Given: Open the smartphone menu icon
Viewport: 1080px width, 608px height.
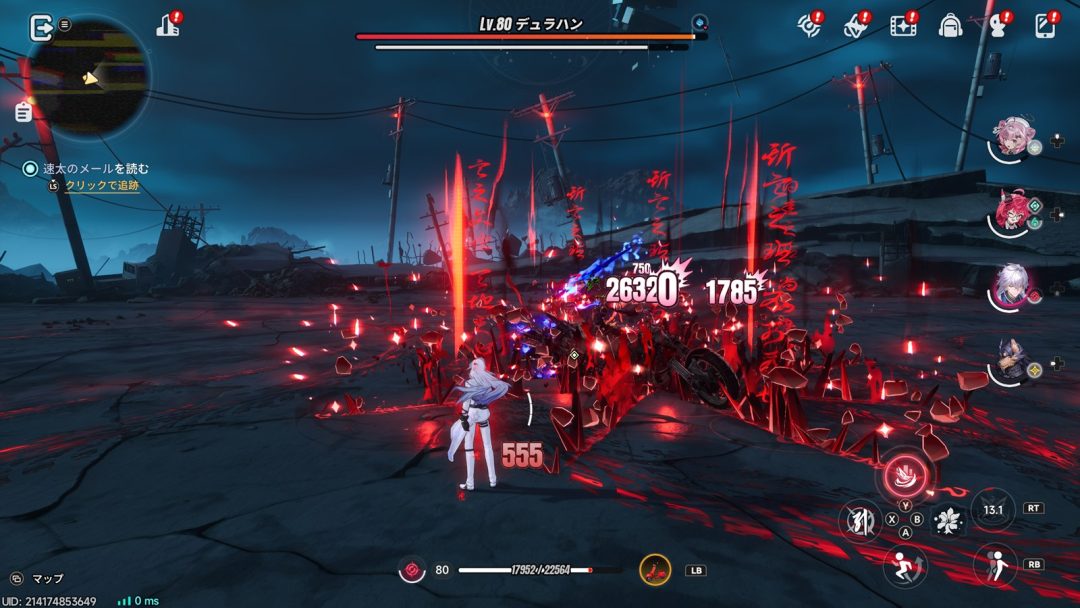Looking at the screenshot, I should point(1045,26).
